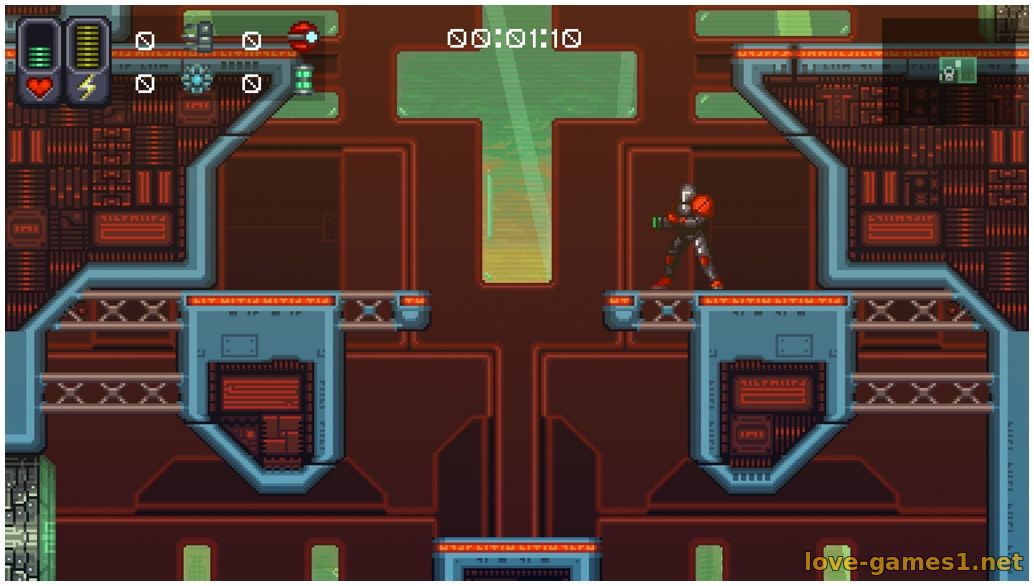This screenshot has height=586, width=1034.
Task: Select the red orb weapon icon
Action: [303, 38]
